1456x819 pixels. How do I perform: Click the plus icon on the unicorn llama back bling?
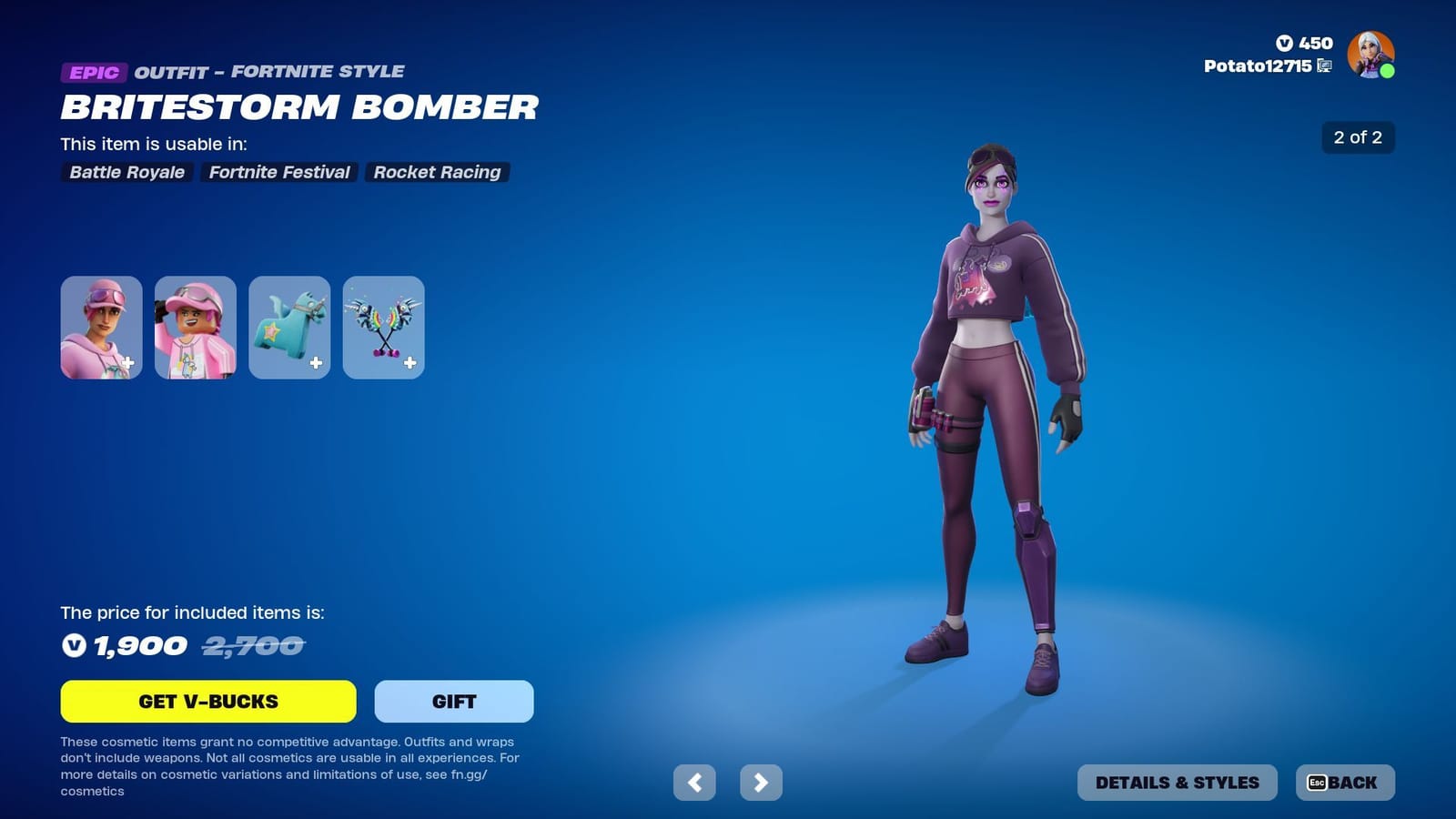[x=316, y=364]
